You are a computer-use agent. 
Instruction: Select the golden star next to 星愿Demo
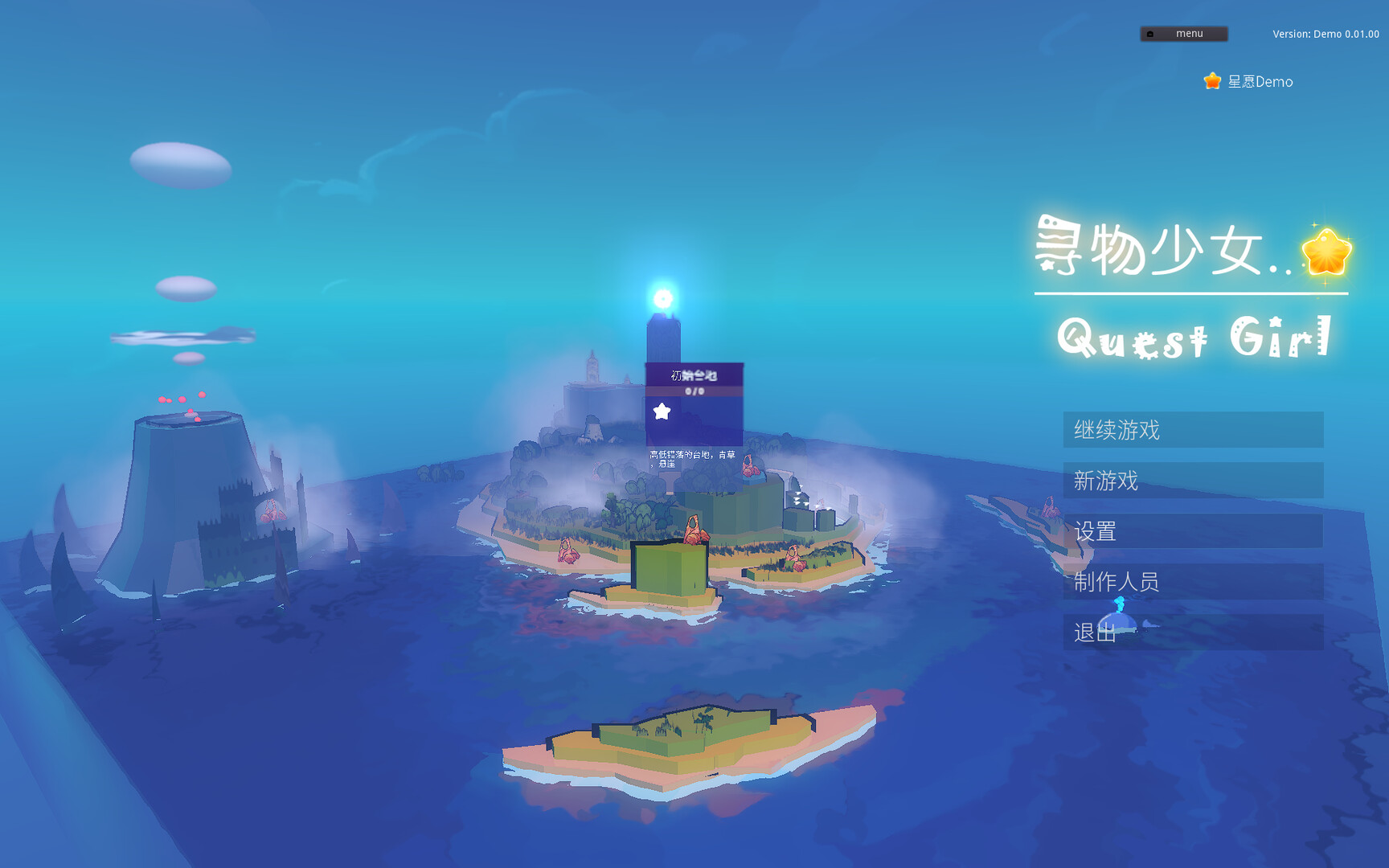click(1211, 80)
